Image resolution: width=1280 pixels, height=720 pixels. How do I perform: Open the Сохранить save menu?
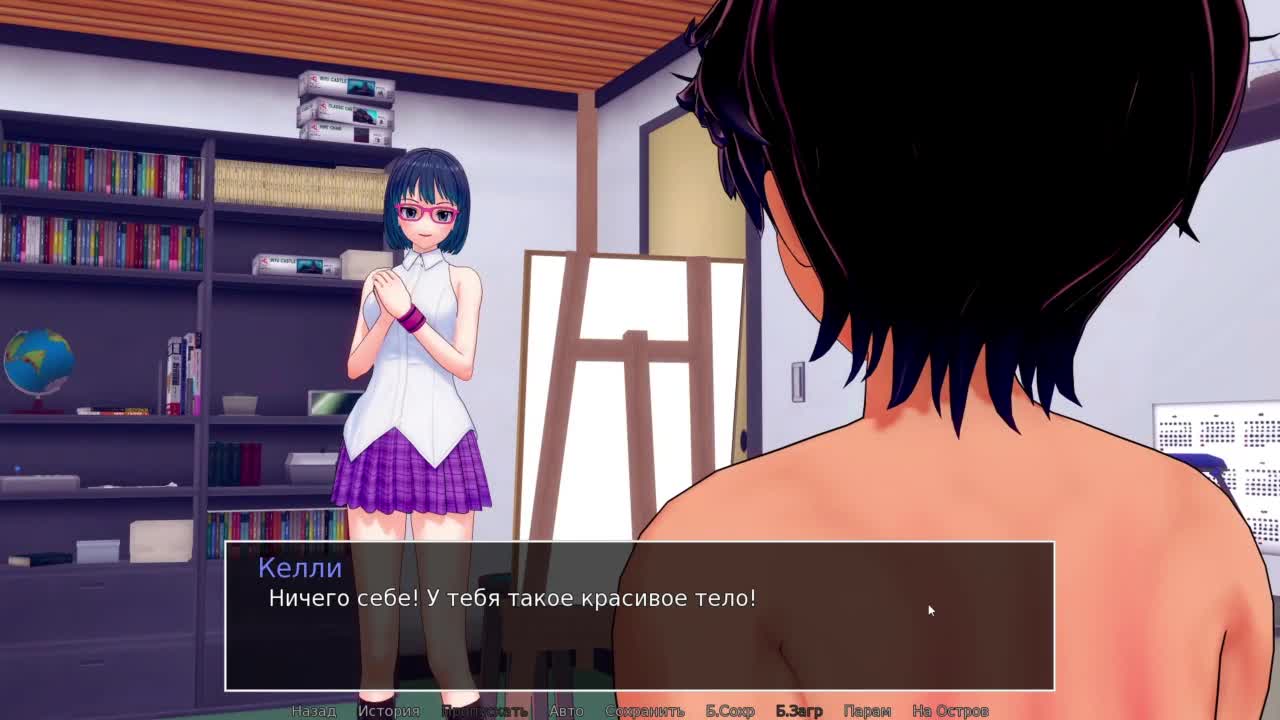click(645, 710)
